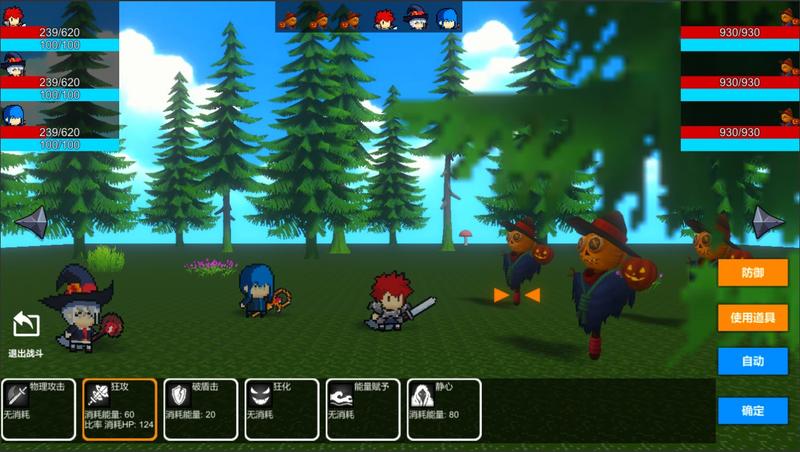Open the 使用道具 use item button

(752, 318)
